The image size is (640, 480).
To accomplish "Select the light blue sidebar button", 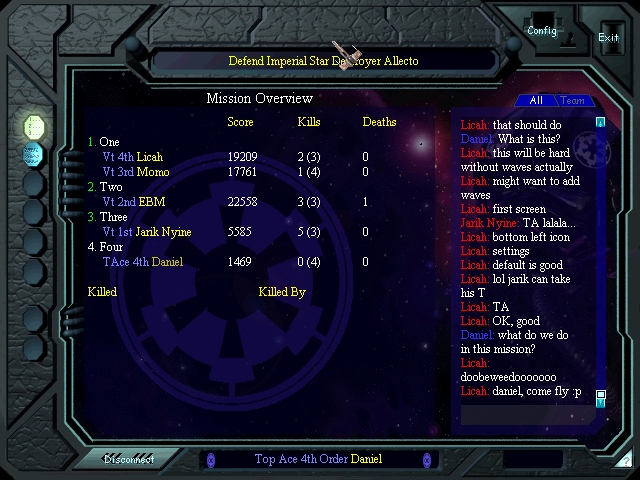I will point(33,155).
